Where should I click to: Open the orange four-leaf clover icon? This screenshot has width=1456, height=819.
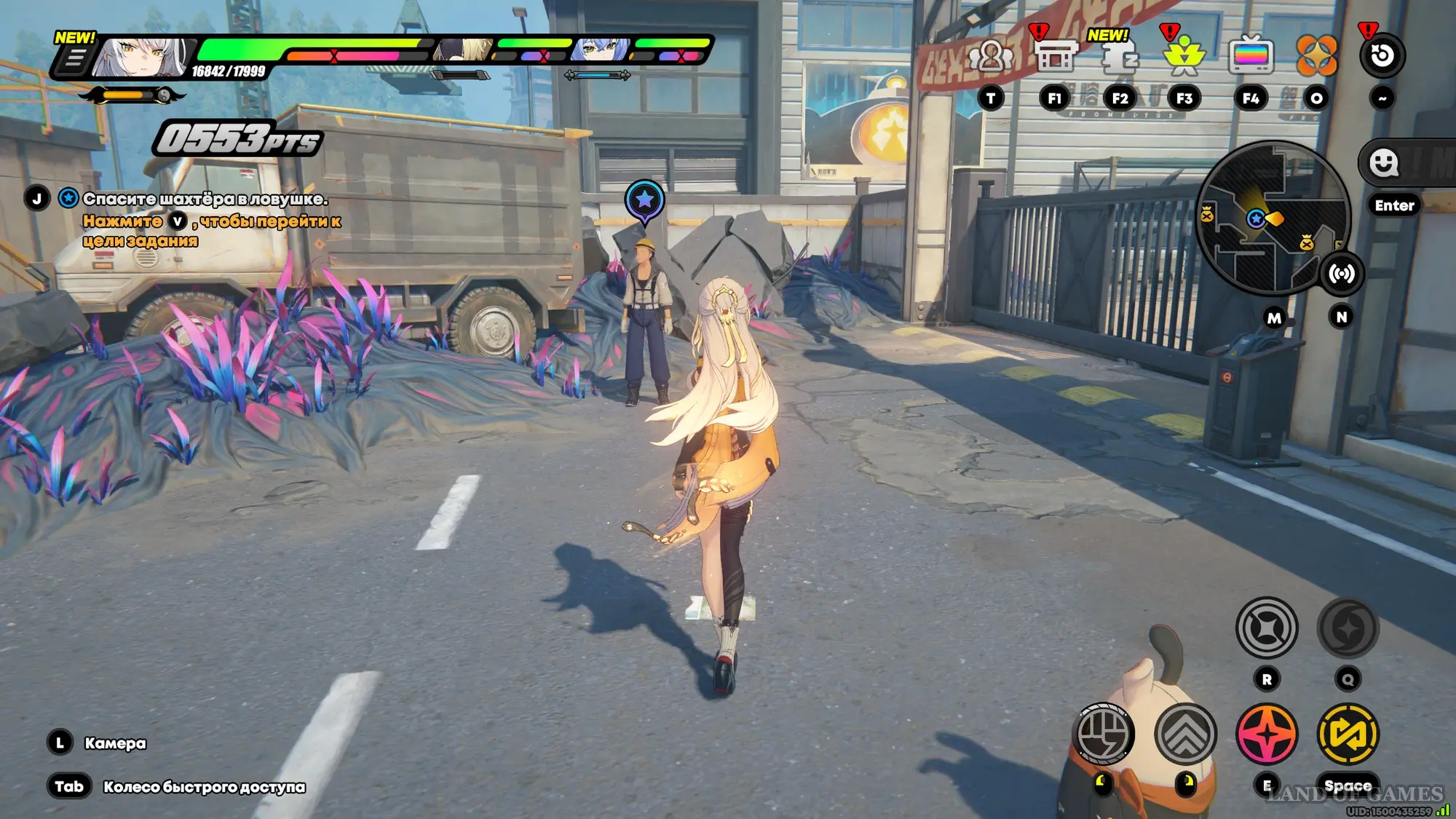click(1316, 57)
